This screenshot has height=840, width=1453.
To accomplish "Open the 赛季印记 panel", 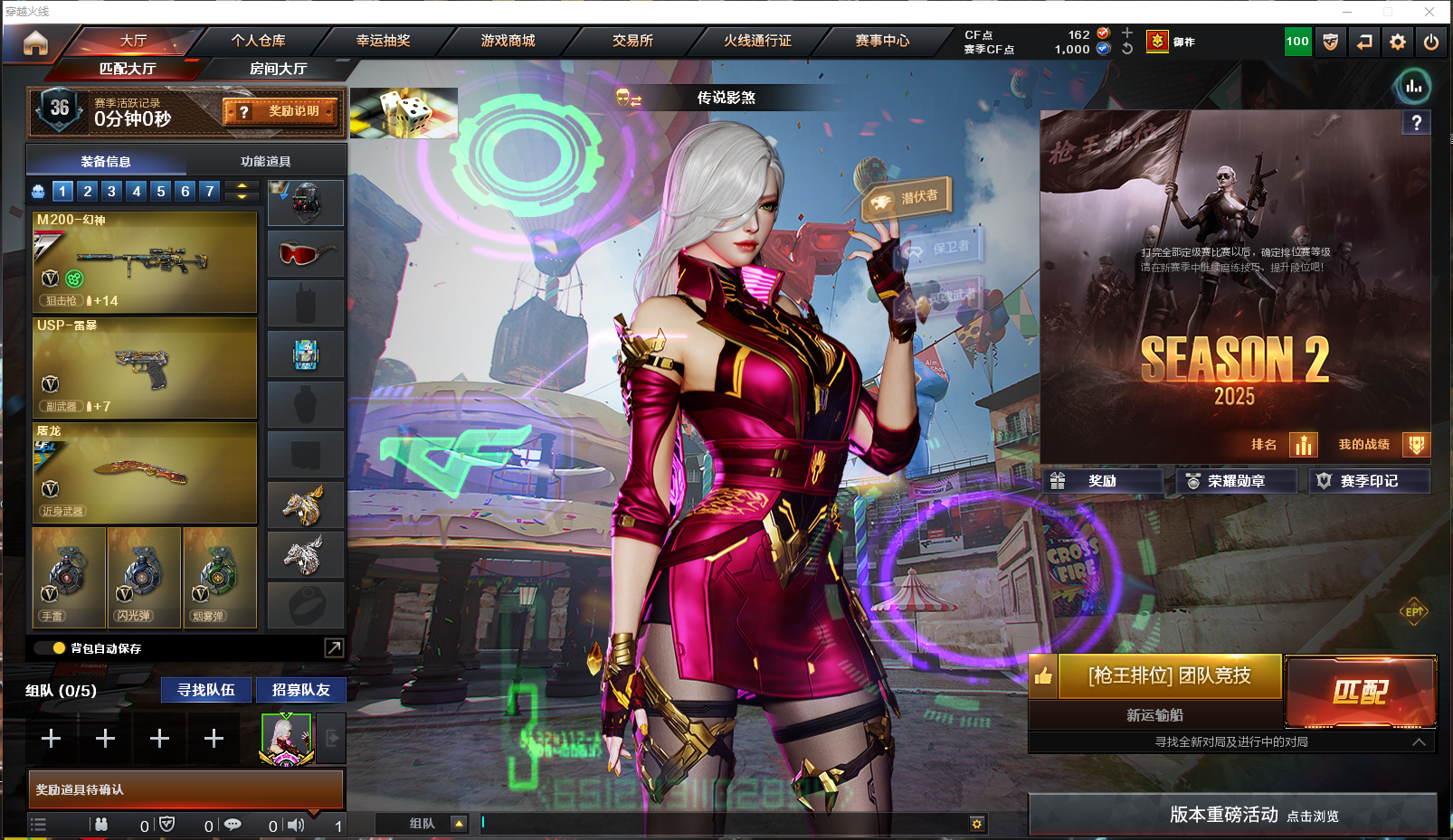I will click(x=1369, y=481).
